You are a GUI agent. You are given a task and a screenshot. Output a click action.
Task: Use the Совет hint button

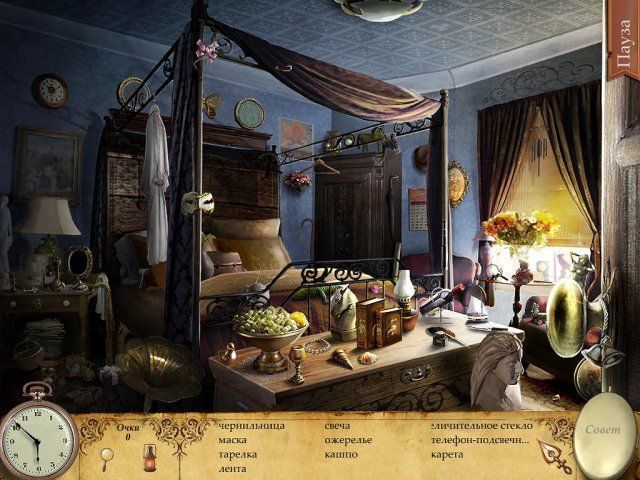pos(603,431)
